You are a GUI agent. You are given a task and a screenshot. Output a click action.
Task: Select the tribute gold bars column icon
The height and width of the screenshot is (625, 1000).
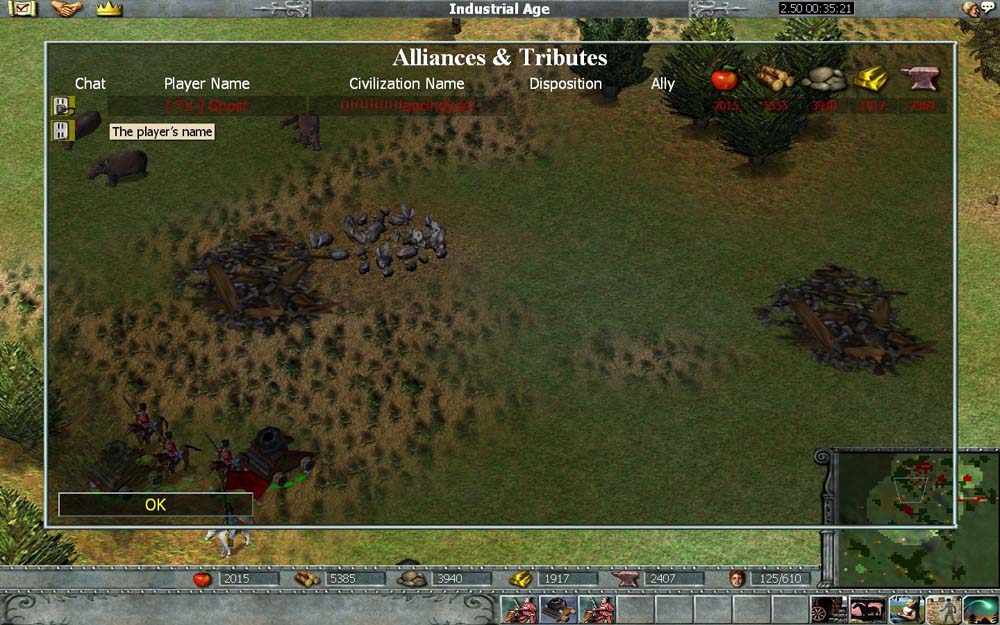tap(871, 79)
